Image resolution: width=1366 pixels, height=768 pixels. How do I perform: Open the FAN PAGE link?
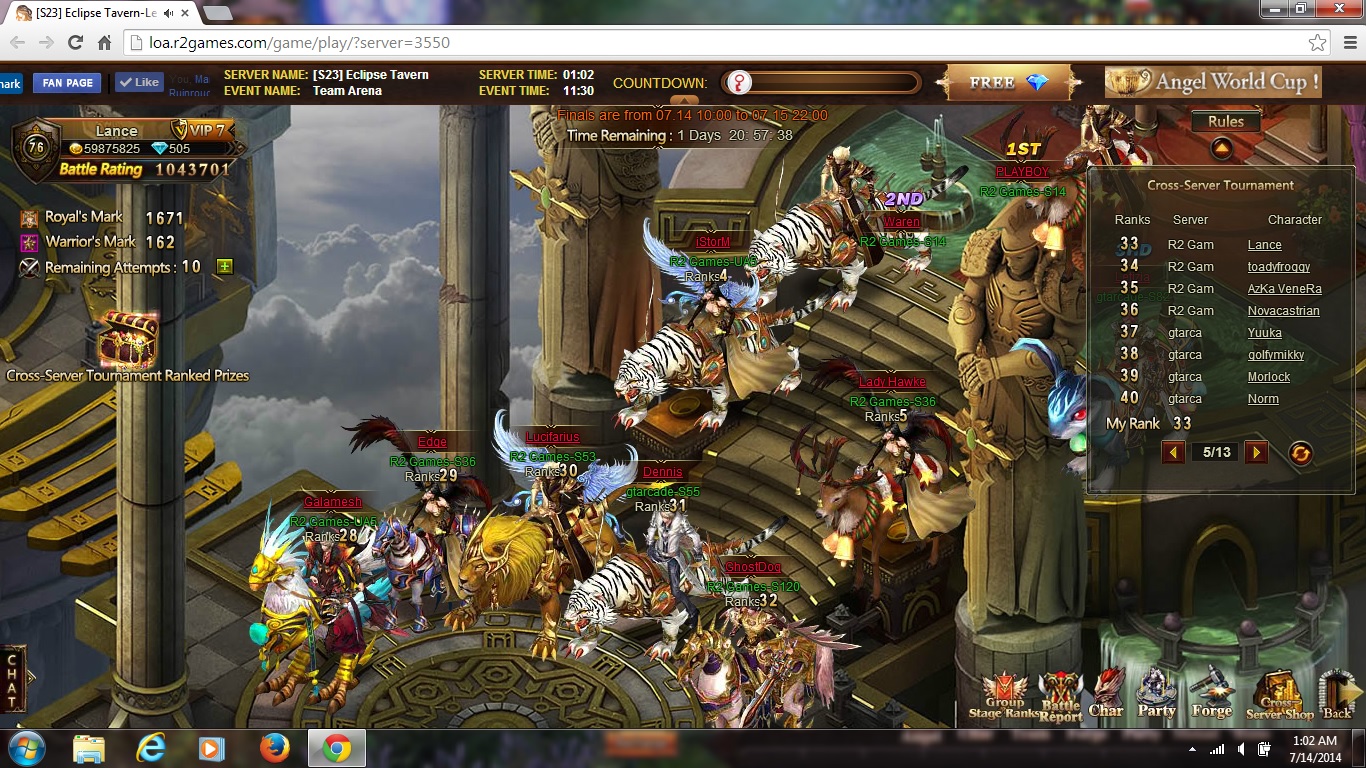(68, 83)
